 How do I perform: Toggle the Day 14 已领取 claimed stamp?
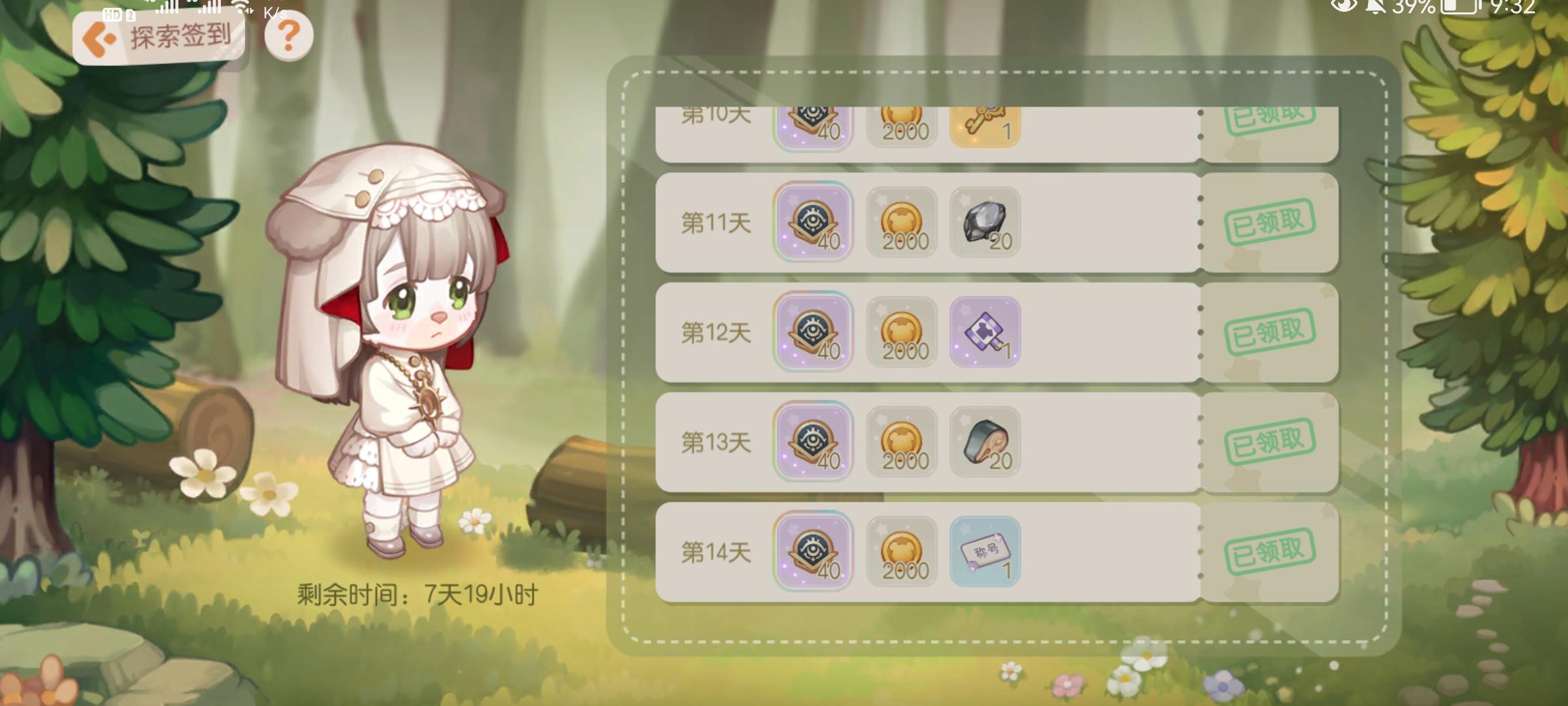point(1271,552)
